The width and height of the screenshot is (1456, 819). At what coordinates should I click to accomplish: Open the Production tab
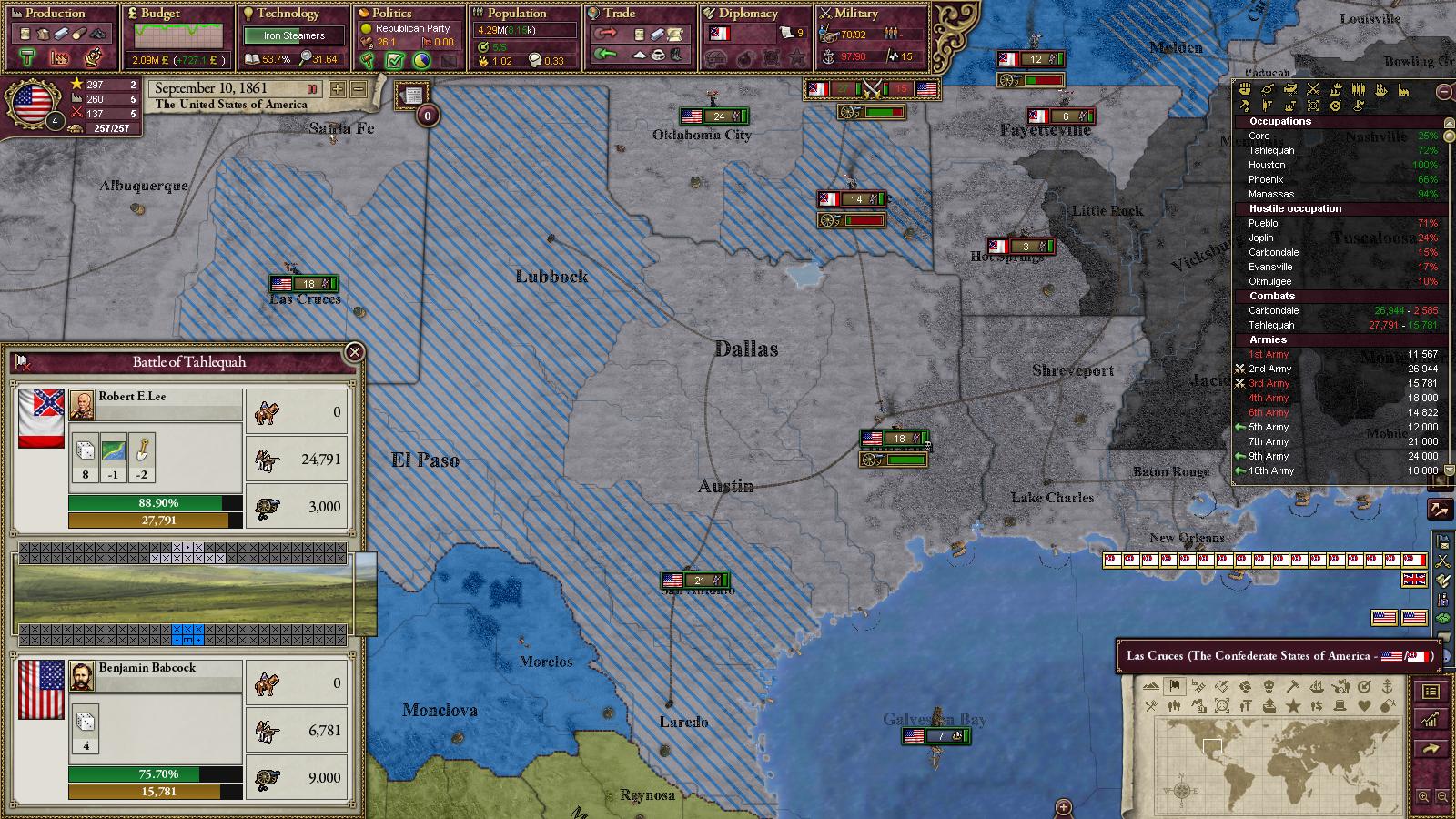pyautogui.click(x=56, y=14)
